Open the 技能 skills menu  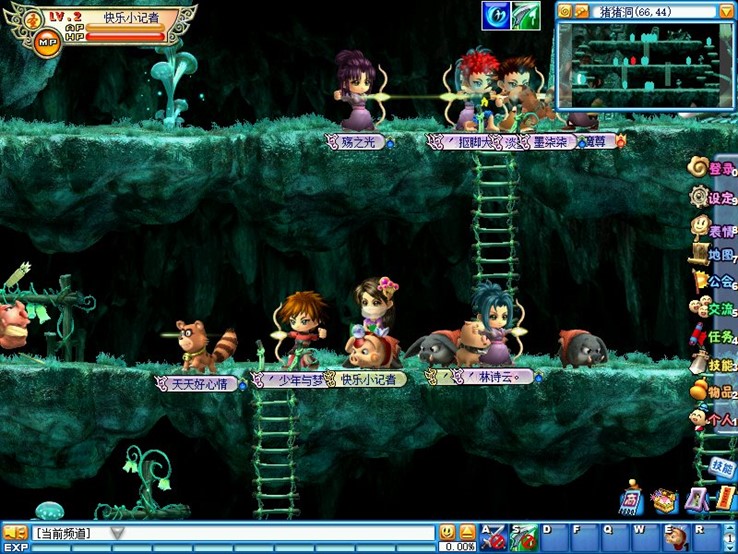coord(714,365)
